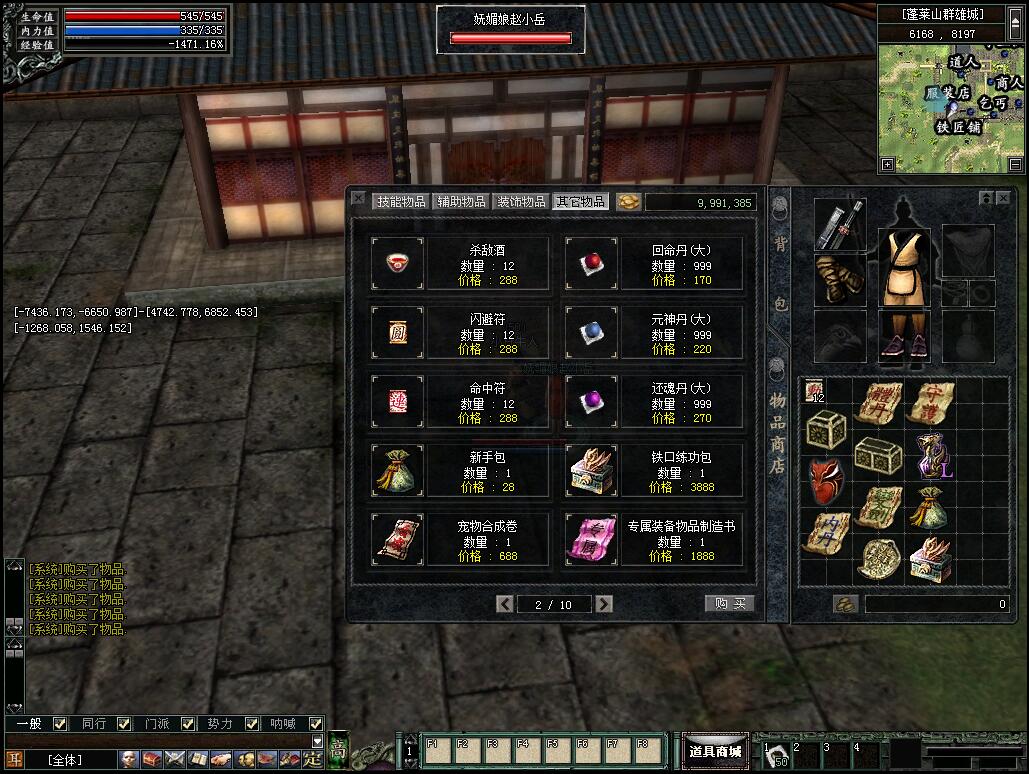The image size is (1029, 774).
Task: Toggle the 呐喊 shout channel checkbox
Action: point(316,724)
